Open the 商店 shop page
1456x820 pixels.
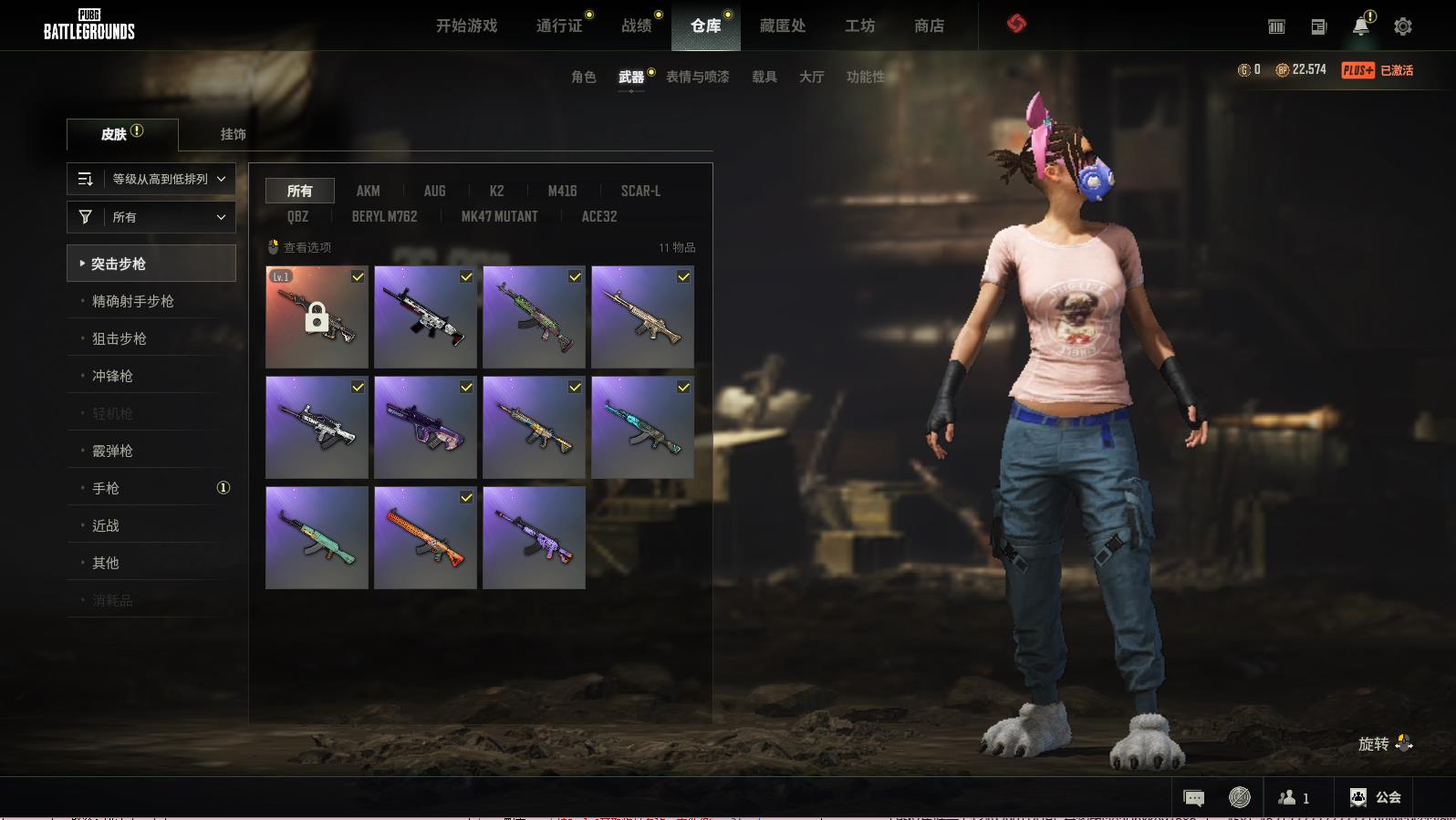click(x=929, y=26)
